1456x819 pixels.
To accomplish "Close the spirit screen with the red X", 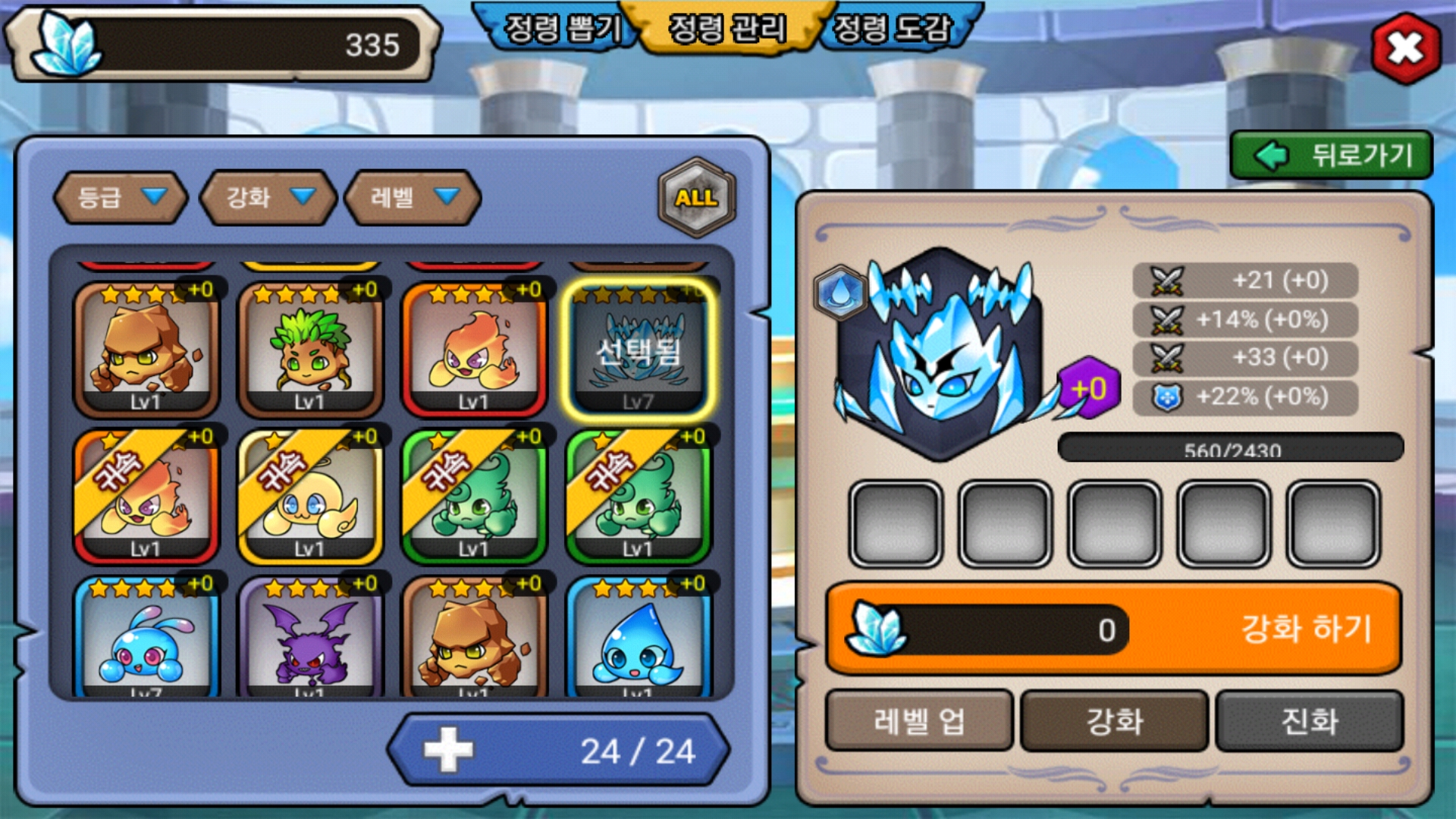I will tap(1405, 49).
